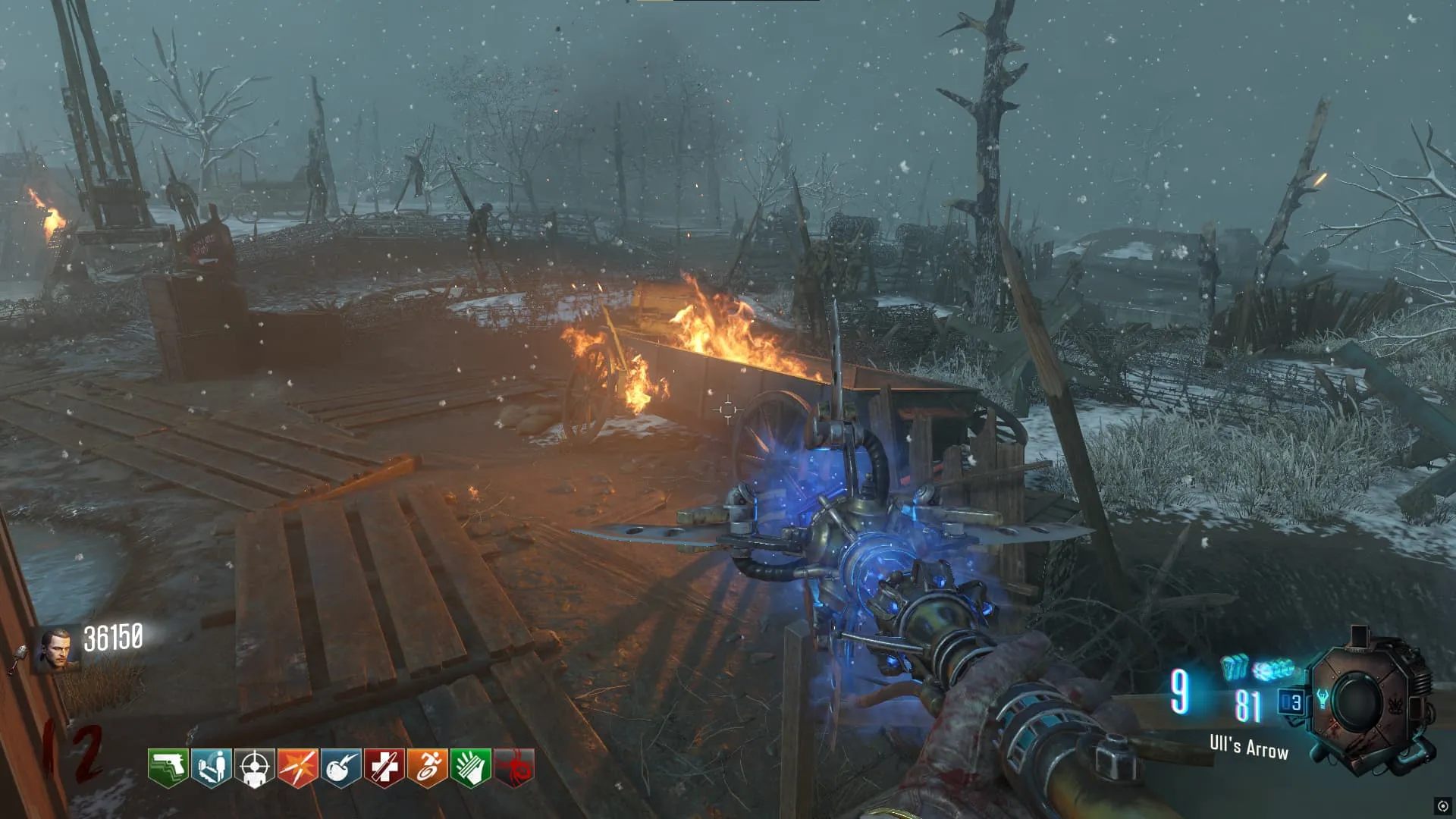Click the player character portrait

pyautogui.click(x=55, y=649)
